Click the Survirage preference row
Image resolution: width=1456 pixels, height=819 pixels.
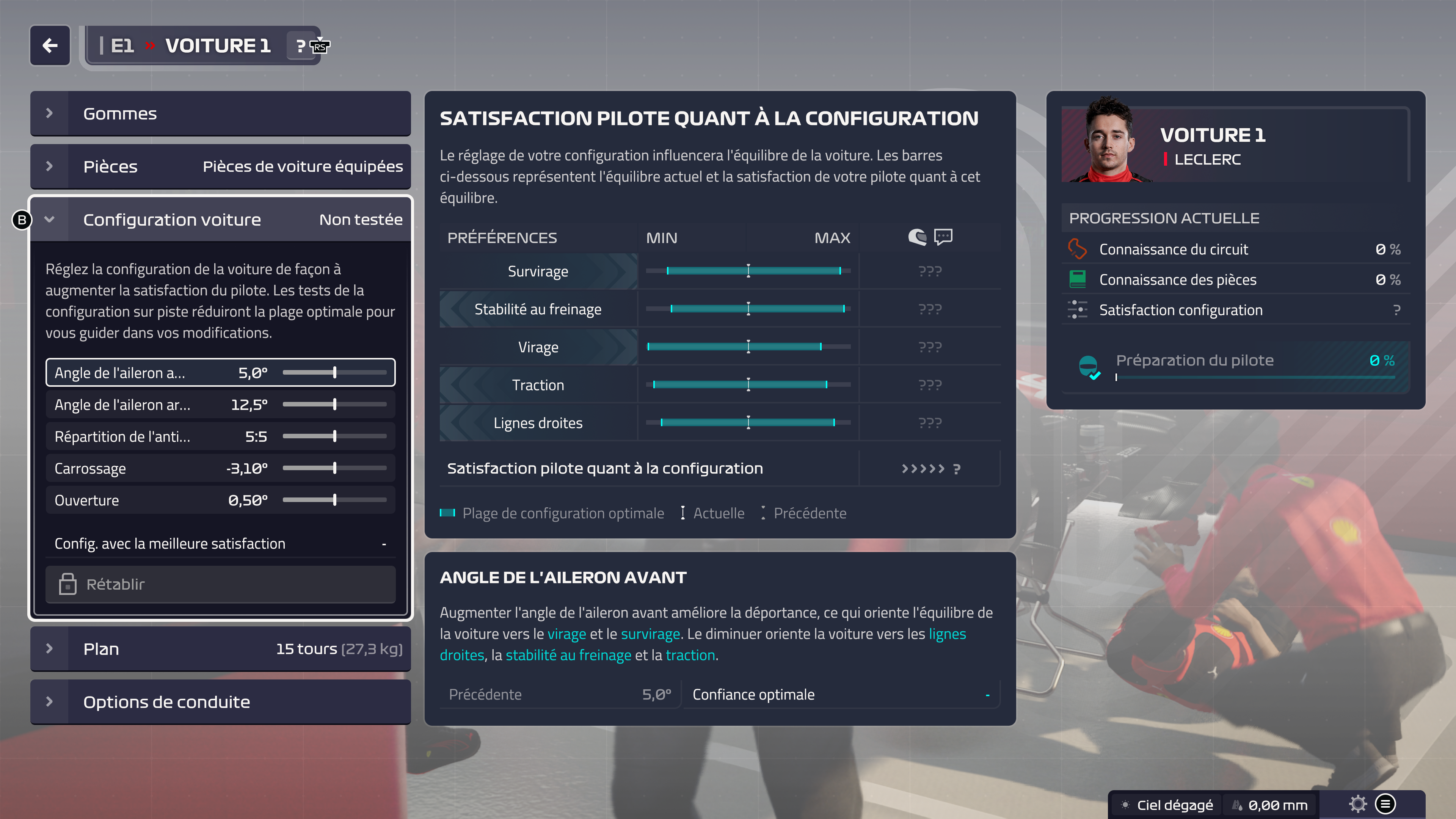[538, 271]
